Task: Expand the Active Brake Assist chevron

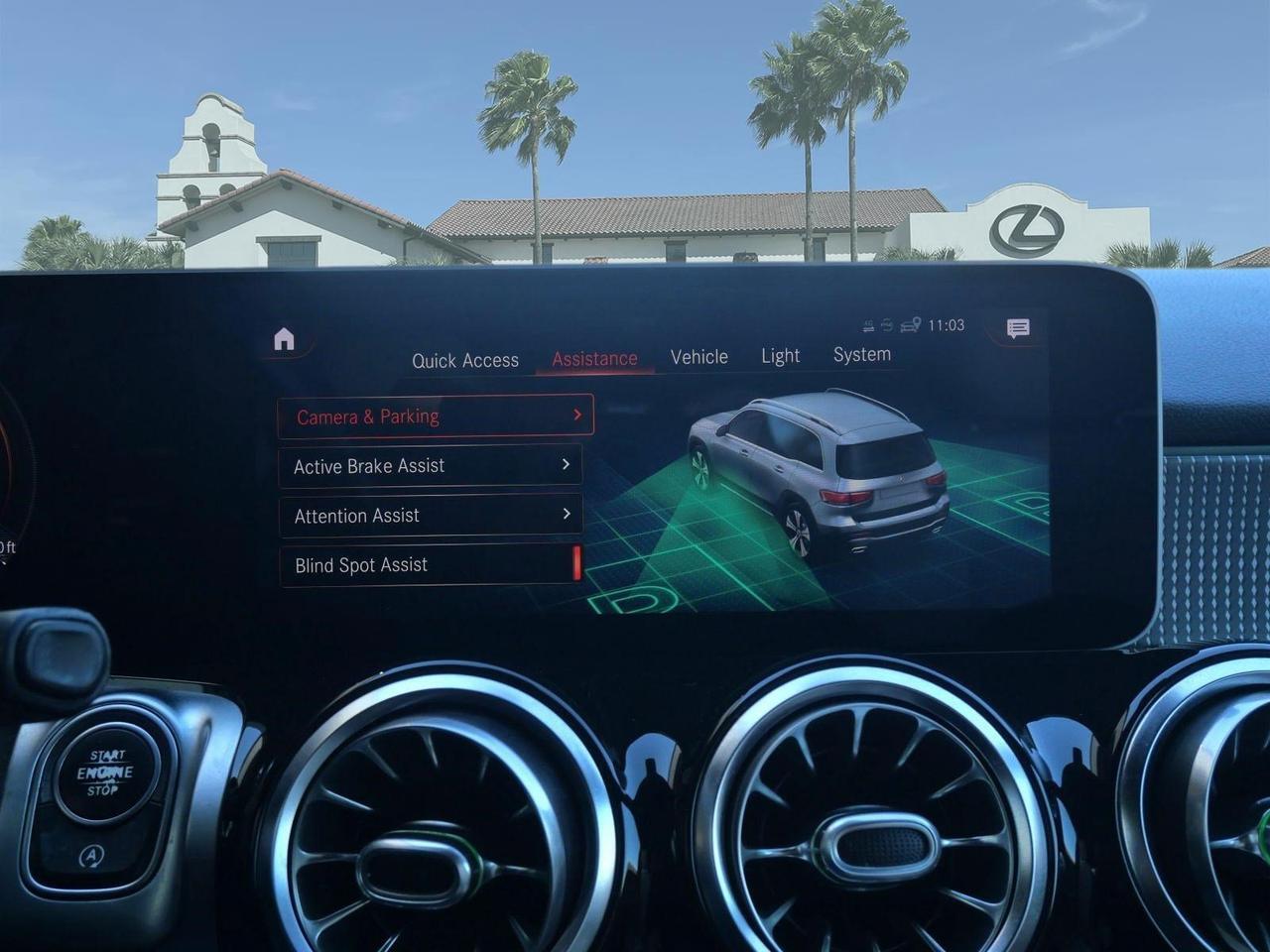Action: (566, 464)
